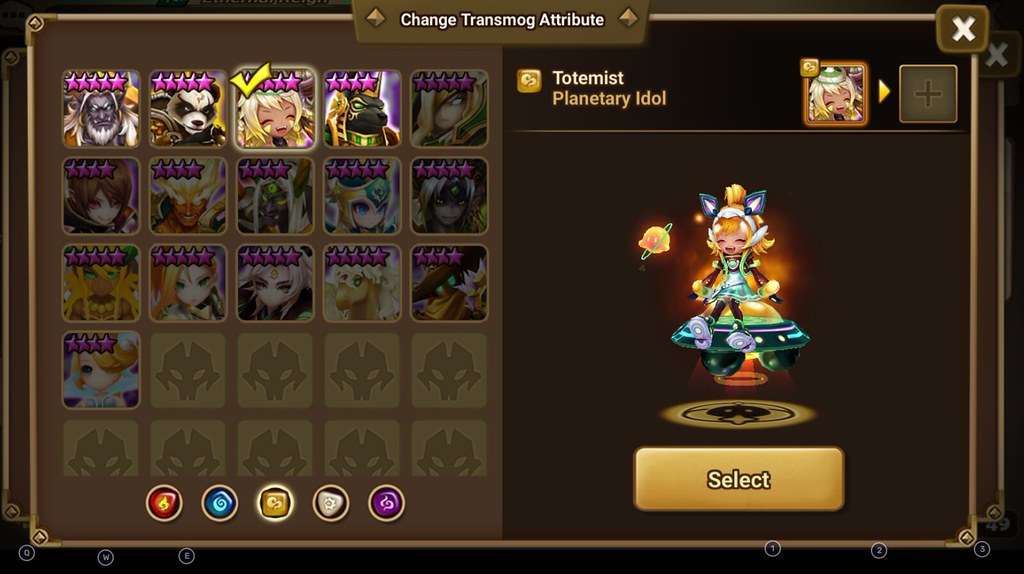Pick the checkmarked Totemist portrait

275,109
